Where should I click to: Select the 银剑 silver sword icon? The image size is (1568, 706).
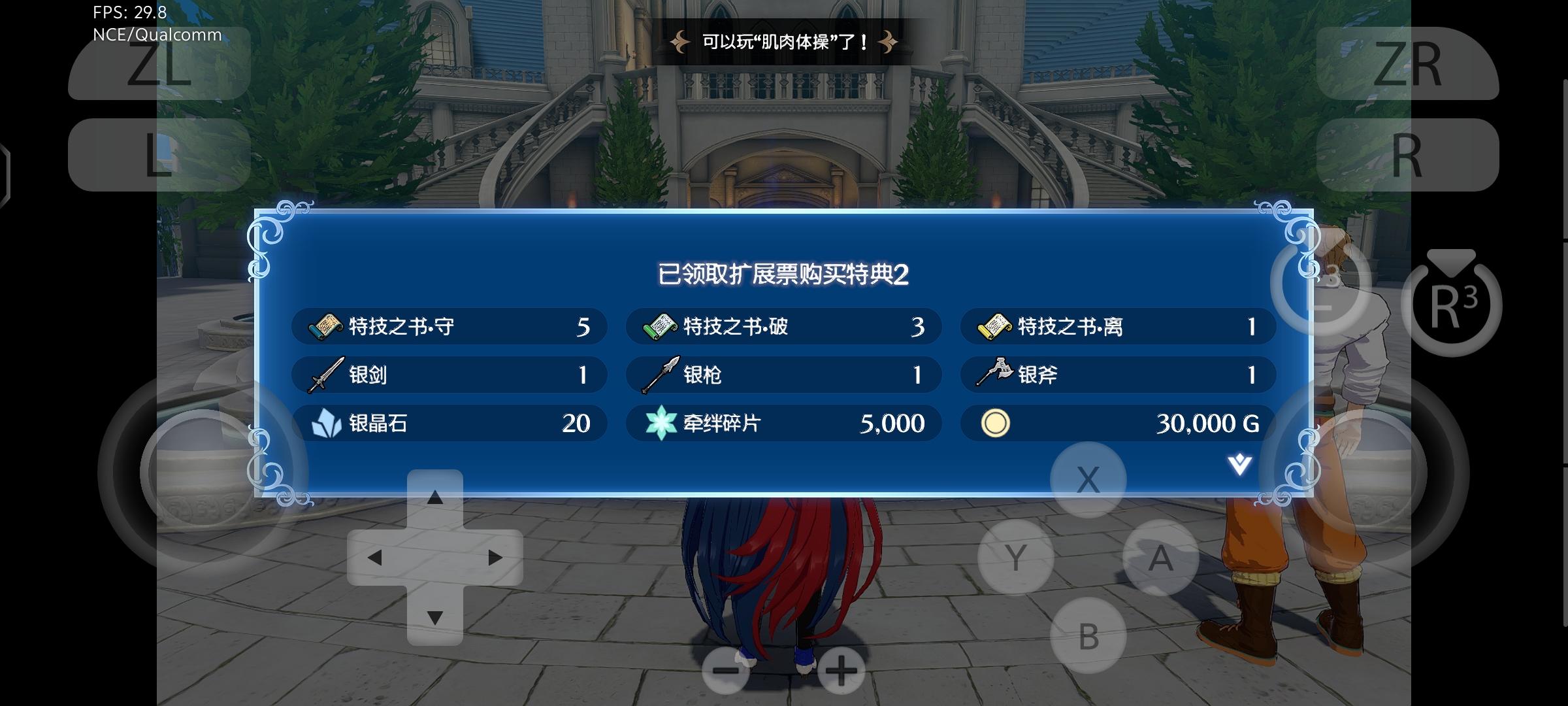(325, 375)
